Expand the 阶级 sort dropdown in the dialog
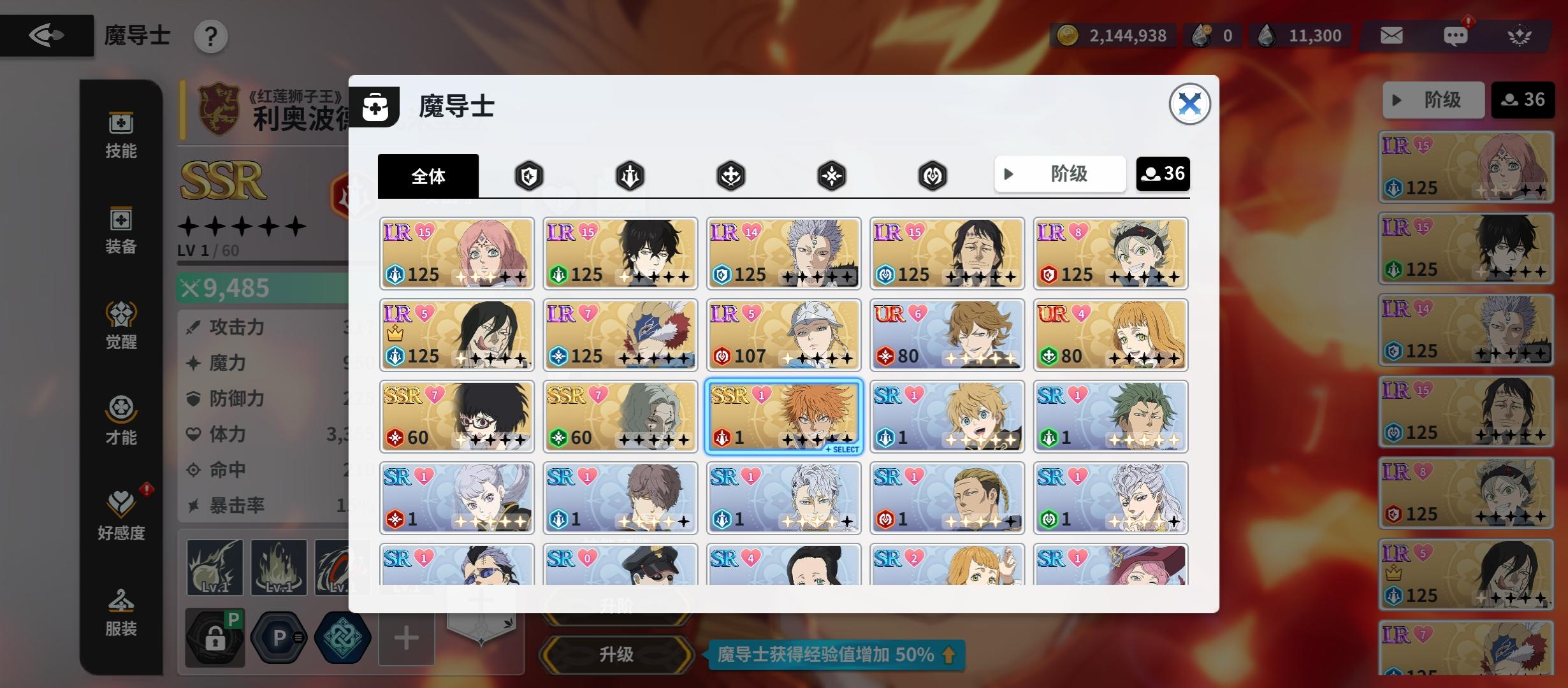1568x688 pixels. pos(1060,173)
